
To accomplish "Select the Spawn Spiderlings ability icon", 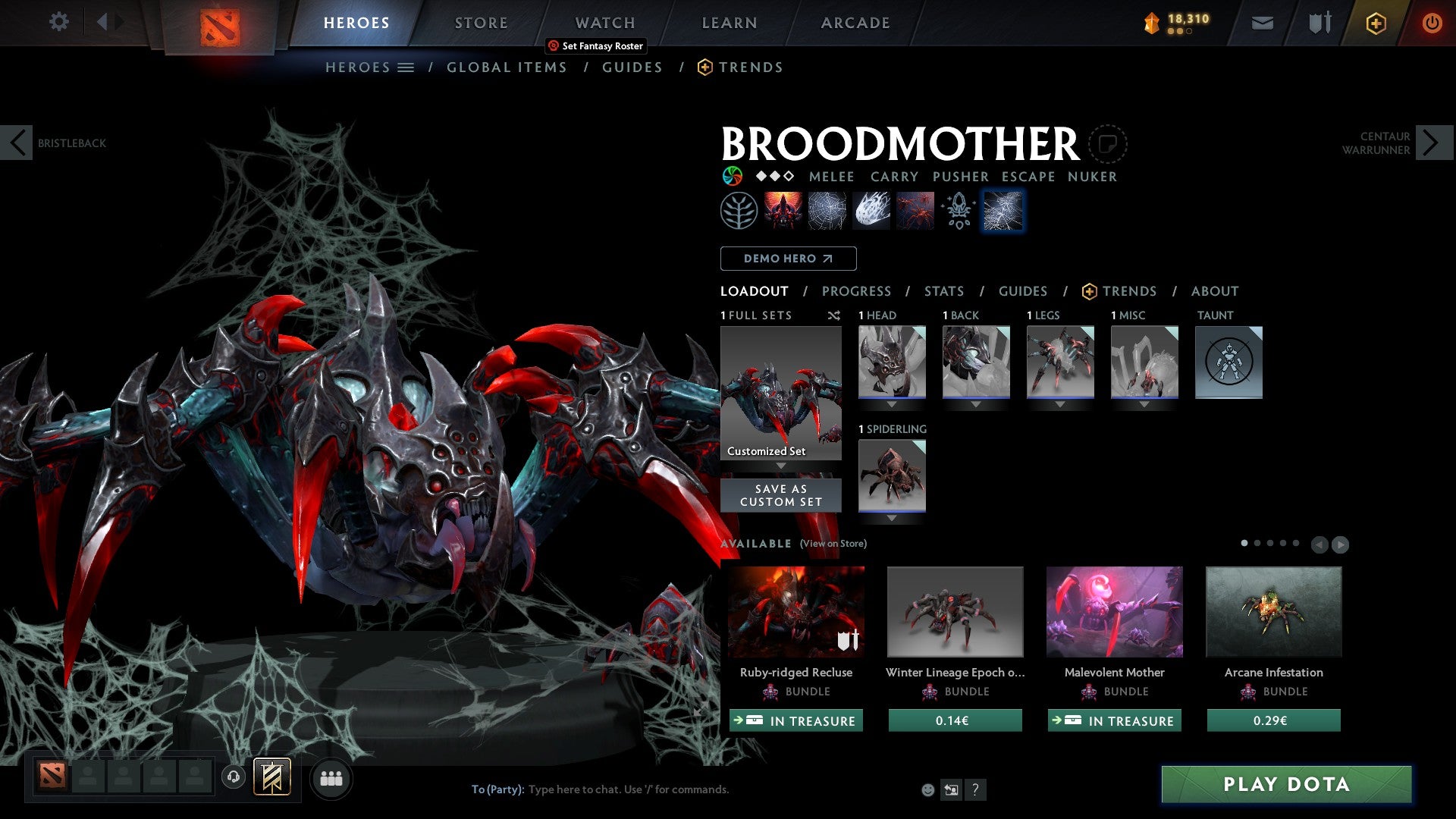I will tap(914, 210).
